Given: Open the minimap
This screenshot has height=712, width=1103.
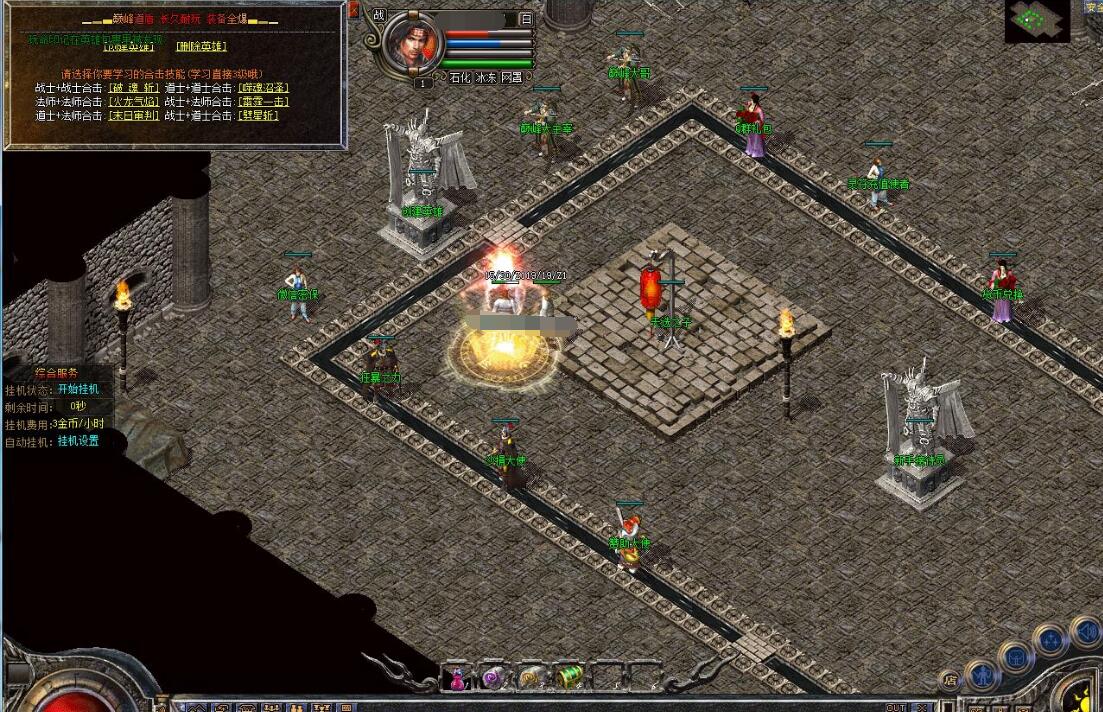Looking at the screenshot, I should click(1037, 20).
